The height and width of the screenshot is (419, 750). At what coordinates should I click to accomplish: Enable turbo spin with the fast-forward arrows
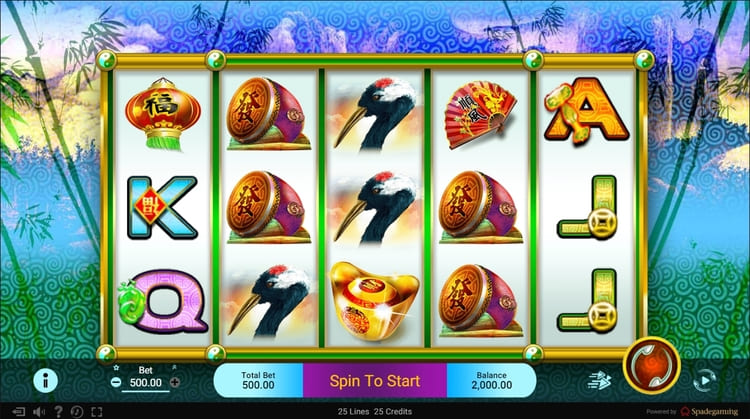[x=597, y=380]
